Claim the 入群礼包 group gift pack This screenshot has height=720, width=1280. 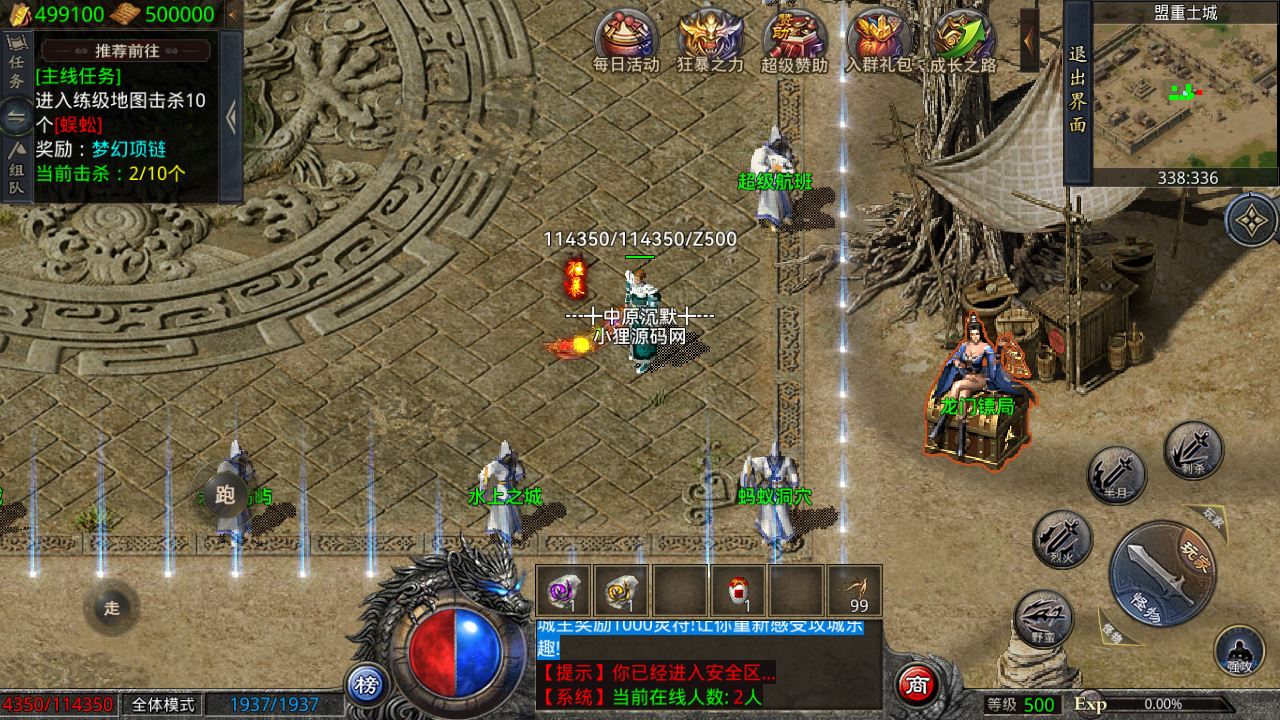pos(878,38)
